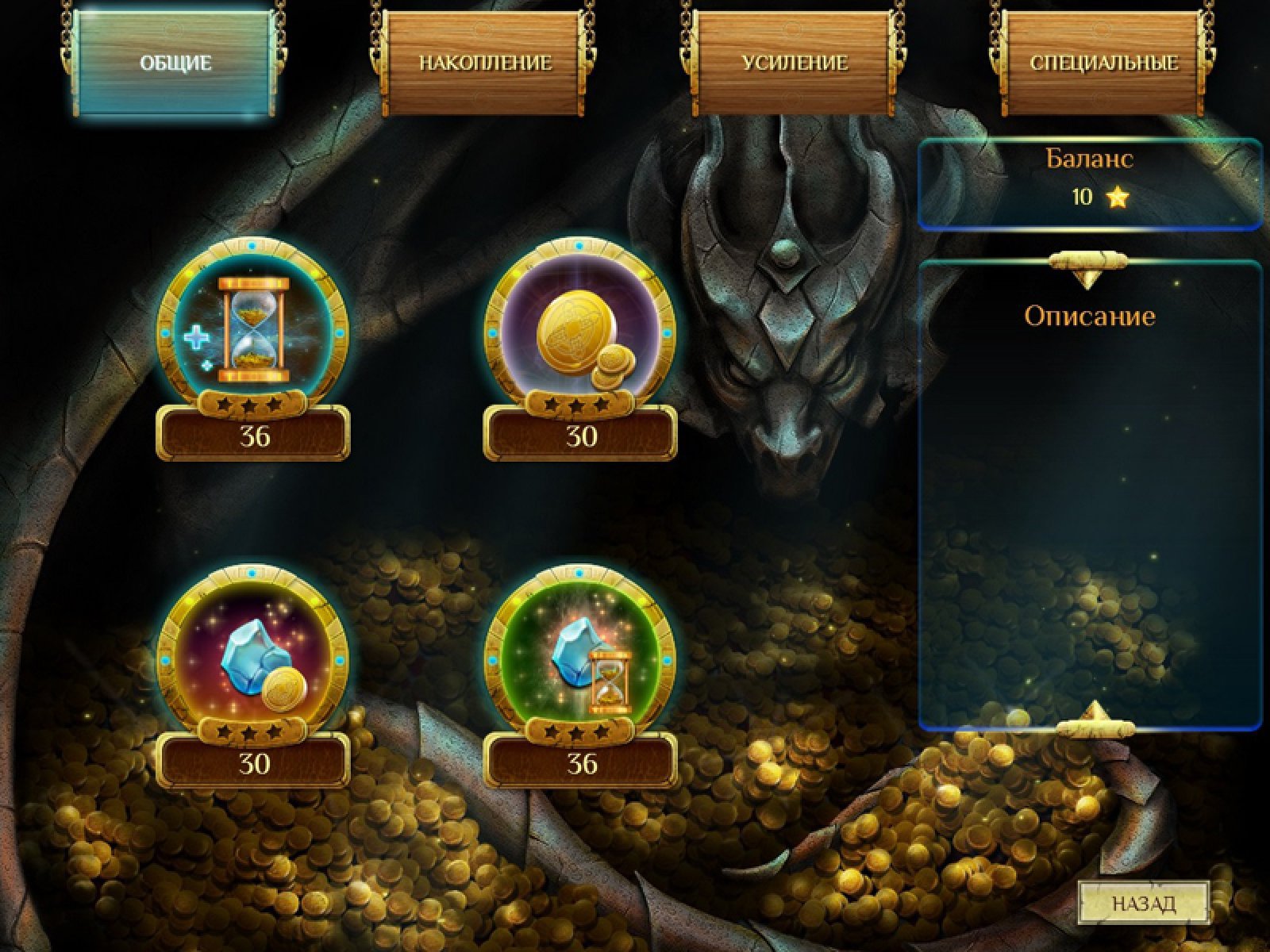
Task: Click the НАЗАД back button
Action: pyautogui.click(x=1143, y=903)
